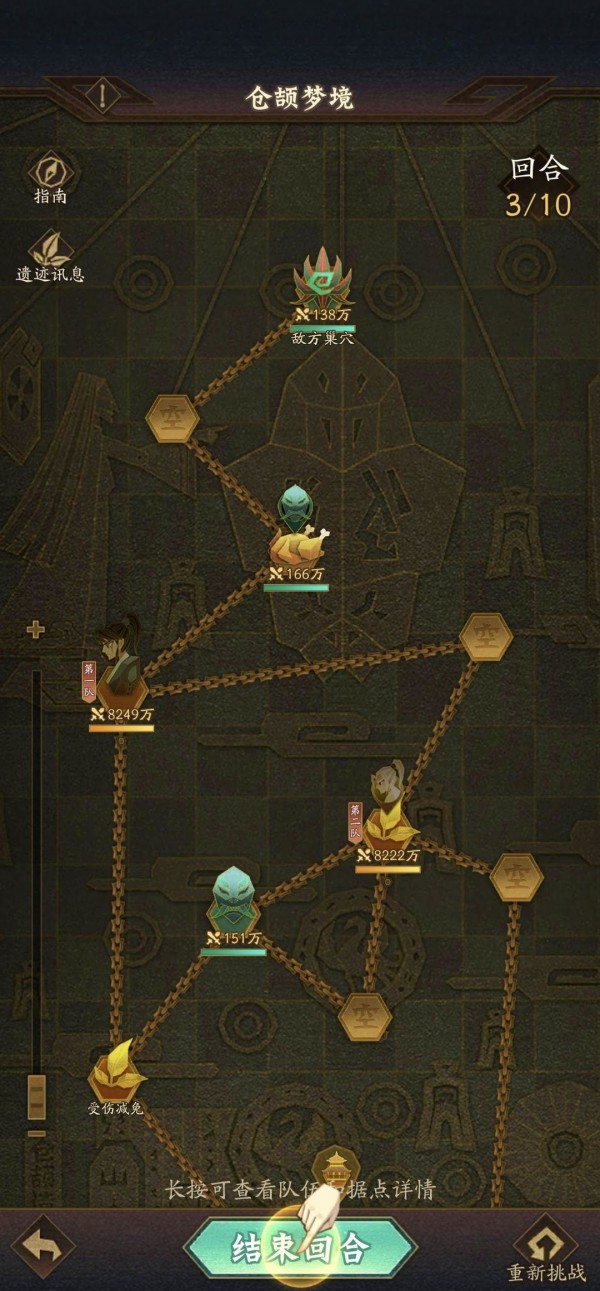Tap the exclamation mark info icon

[105, 97]
